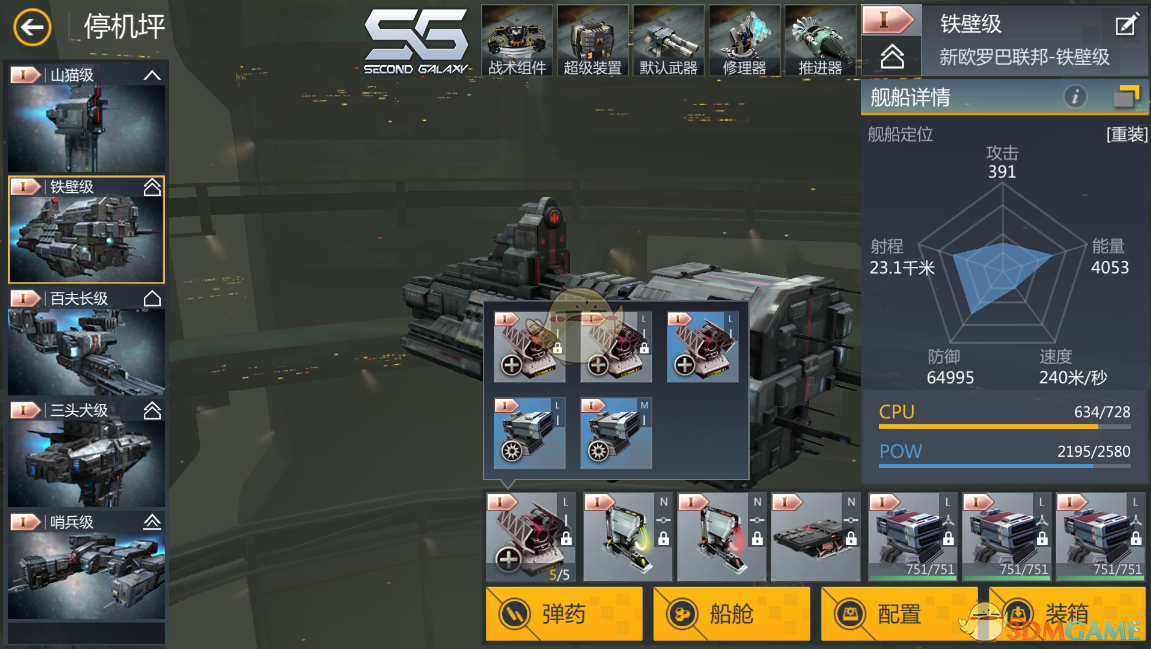Pick the 三头犬级 ship from list
Viewport: 1151px width, 649px height.
point(87,454)
